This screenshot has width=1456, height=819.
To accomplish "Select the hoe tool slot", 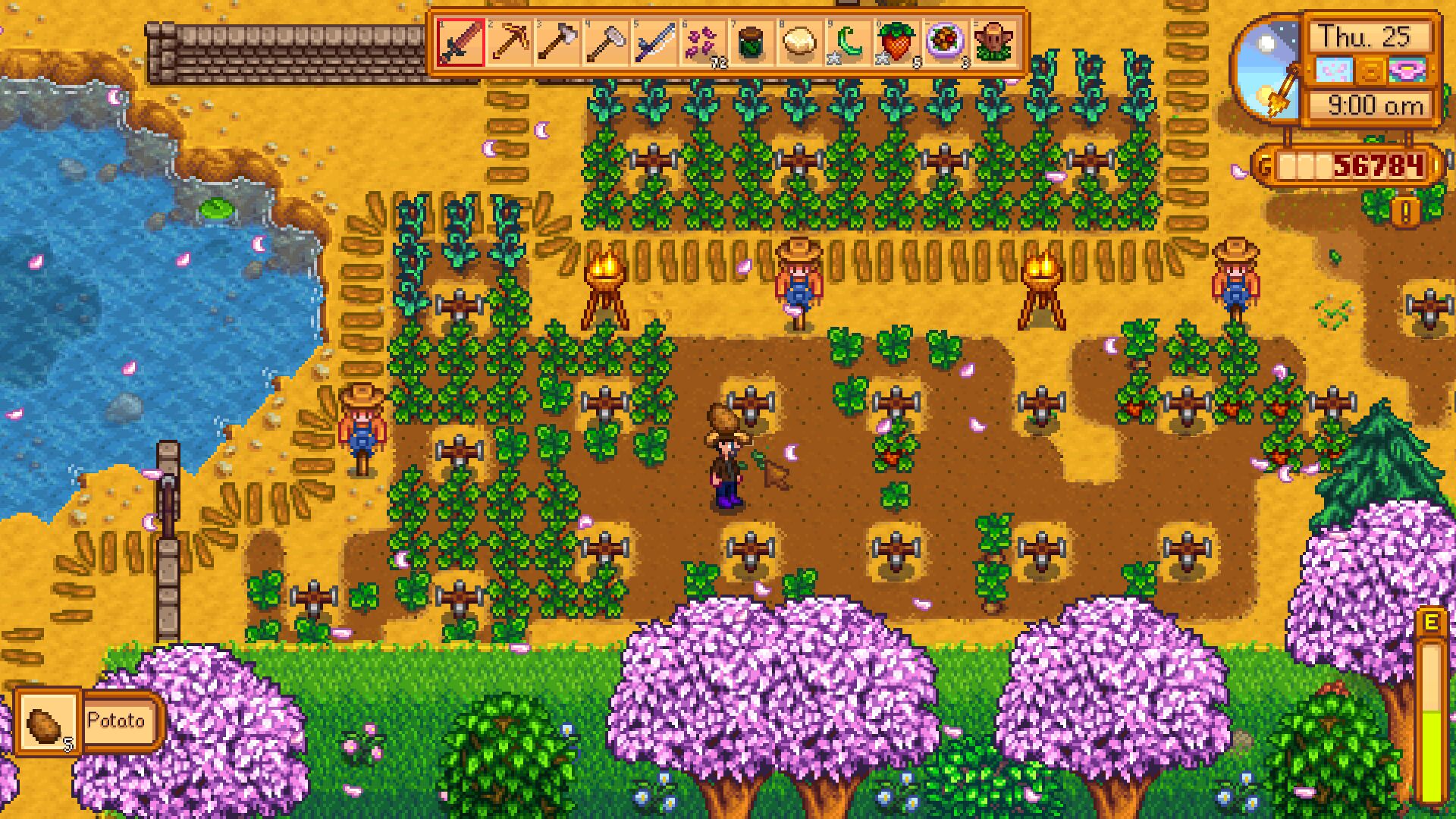I will pos(607,42).
